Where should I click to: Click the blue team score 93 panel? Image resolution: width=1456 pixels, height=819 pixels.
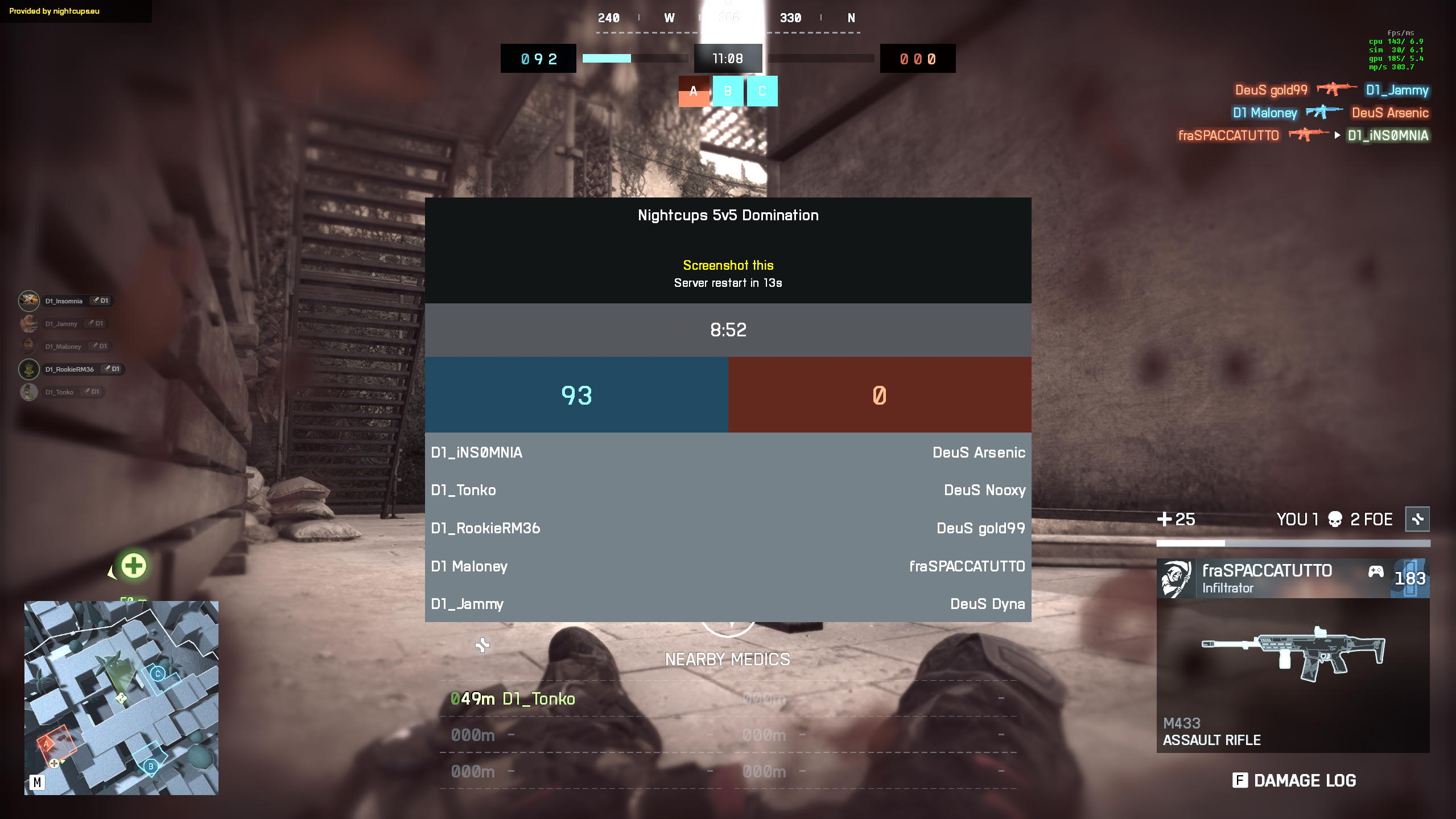pyautogui.click(x=576, y=395)
